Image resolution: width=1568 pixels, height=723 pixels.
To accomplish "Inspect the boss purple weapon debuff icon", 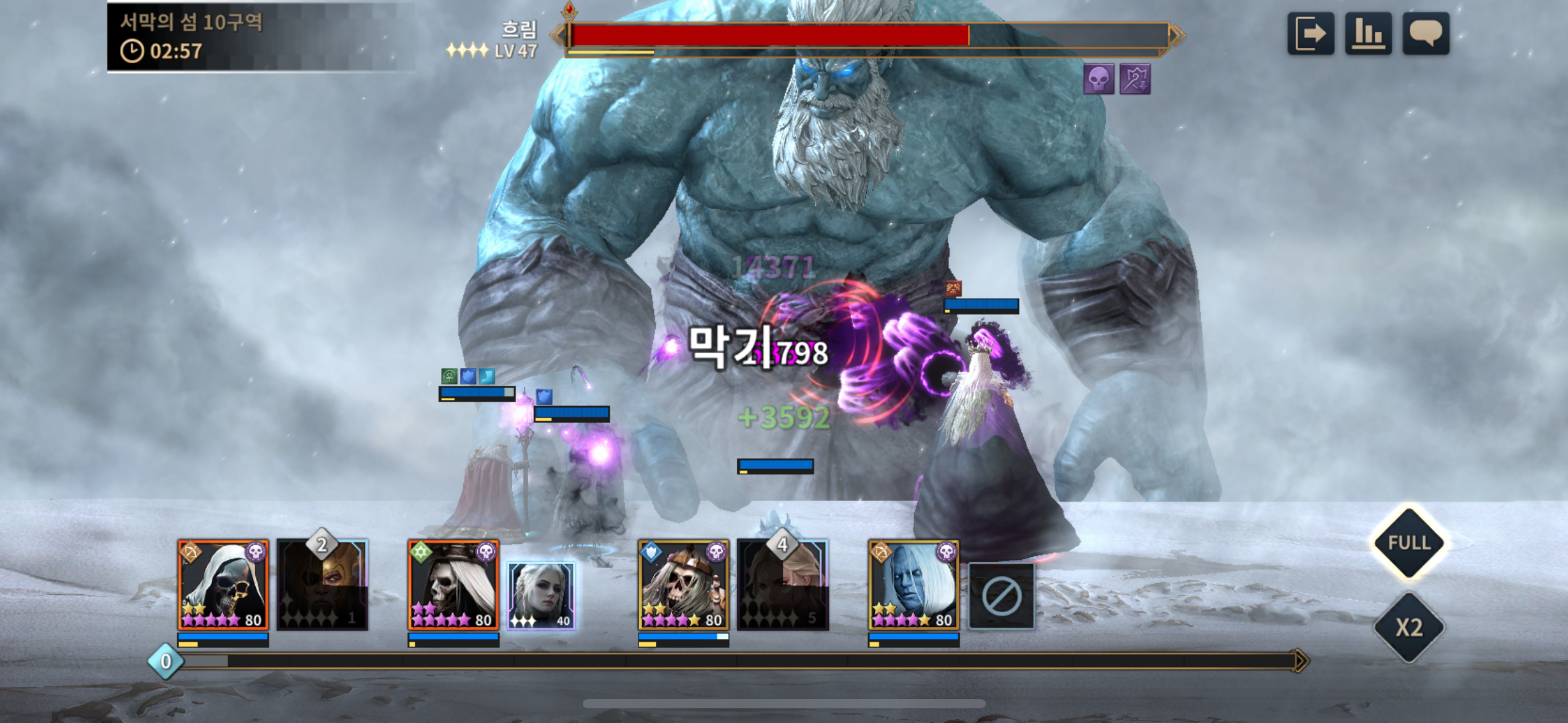I will [1135, 79].
